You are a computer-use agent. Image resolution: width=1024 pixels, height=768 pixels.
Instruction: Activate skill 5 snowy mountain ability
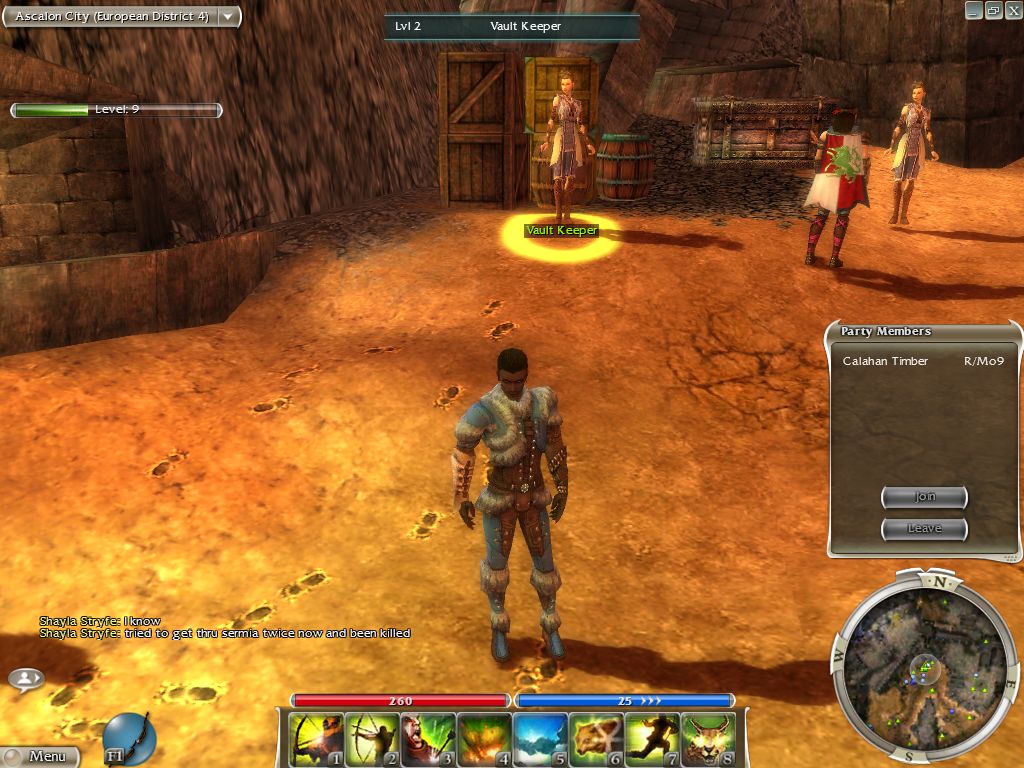pos(540,740)
